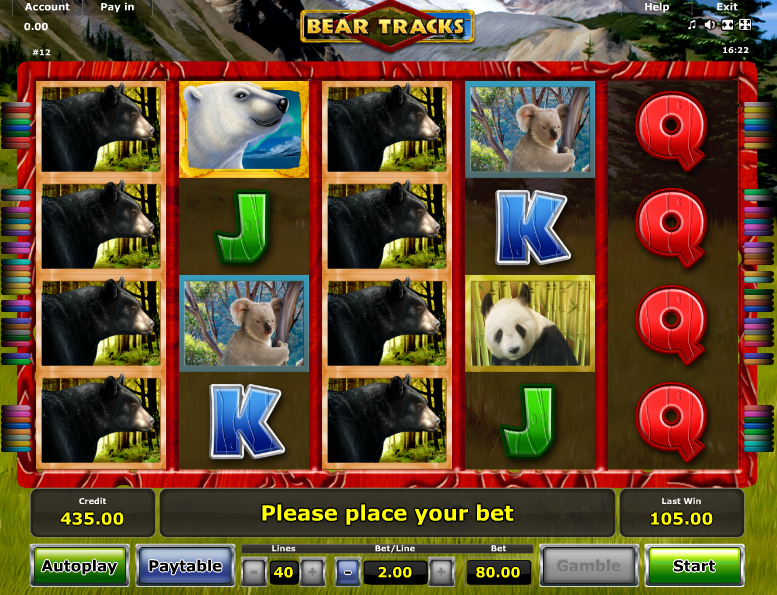Start the spin with the Start button
Screen dimensions: 777x595
[694, 566]
